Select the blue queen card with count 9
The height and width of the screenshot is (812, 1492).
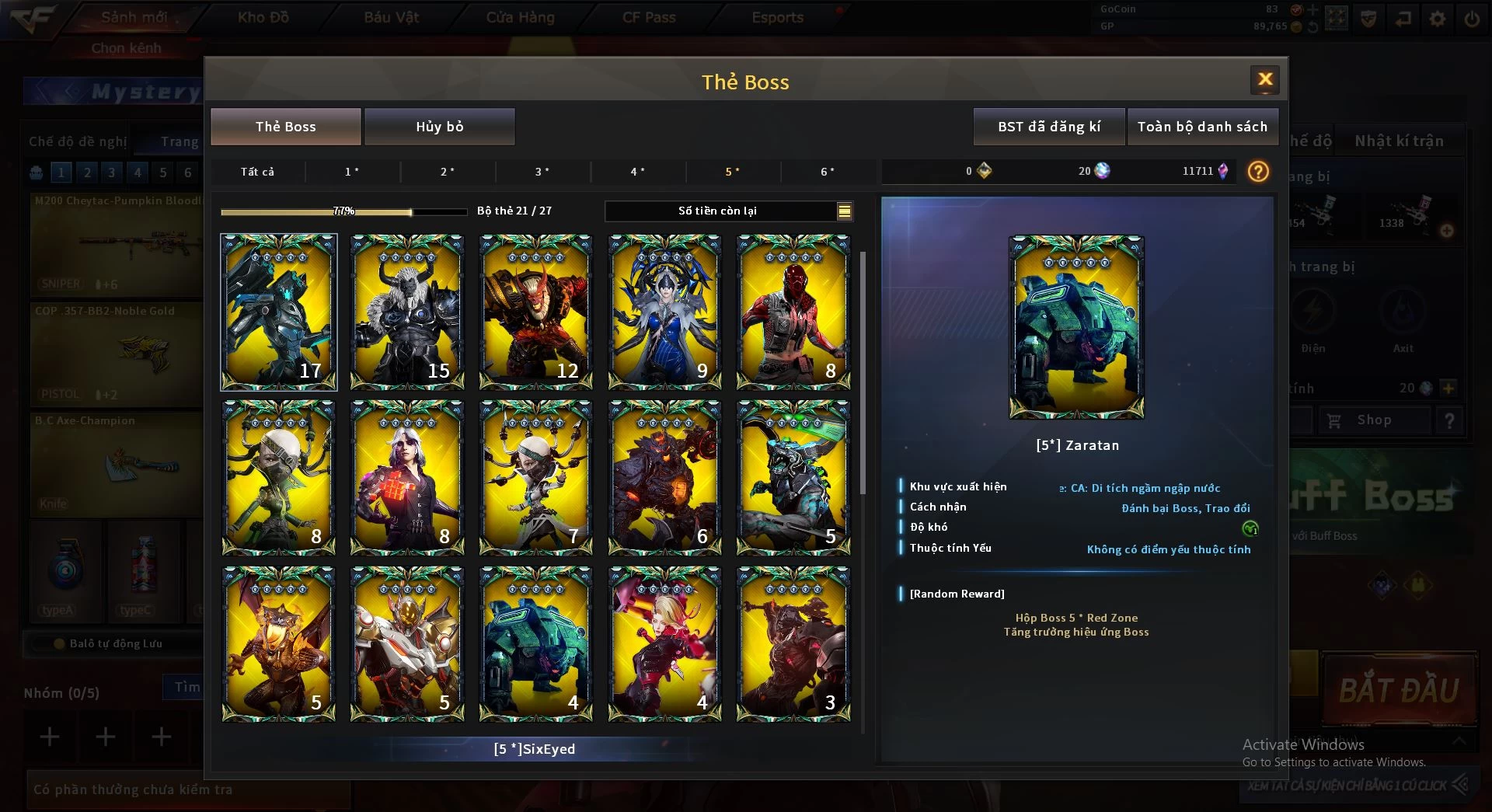[x=664, y=312]
